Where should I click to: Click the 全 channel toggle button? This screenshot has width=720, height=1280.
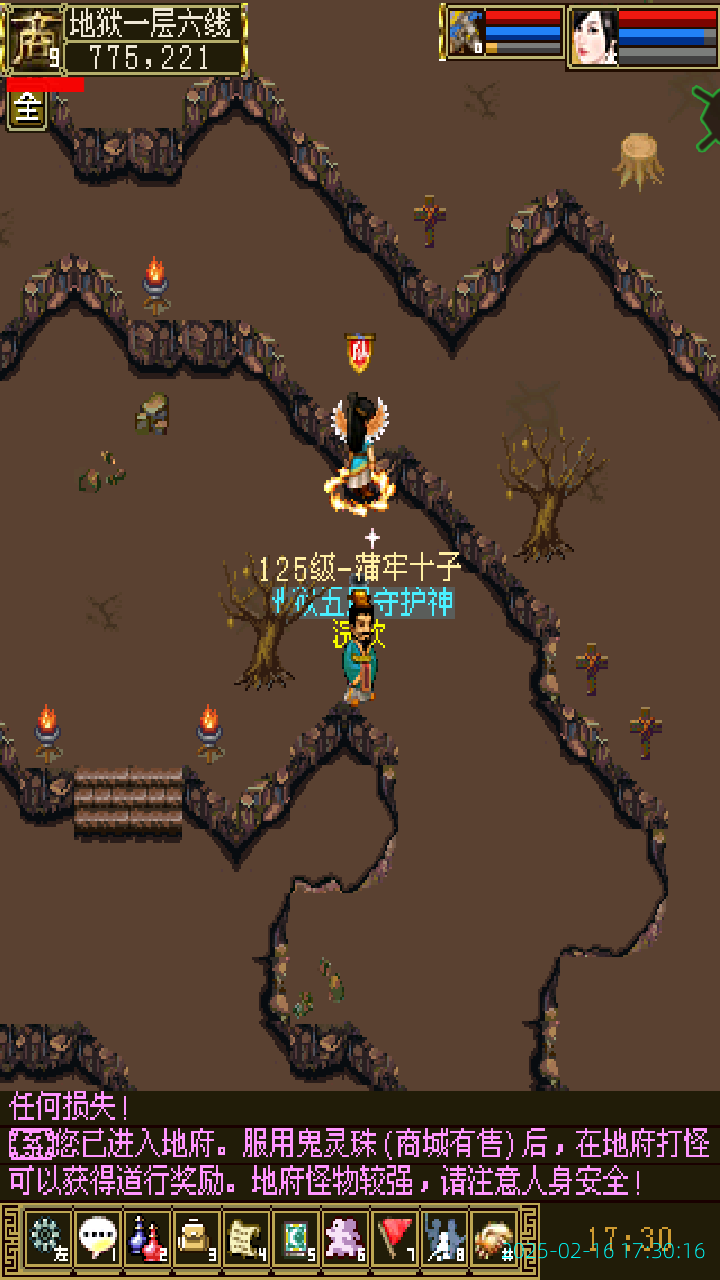(x=27, y=110)
